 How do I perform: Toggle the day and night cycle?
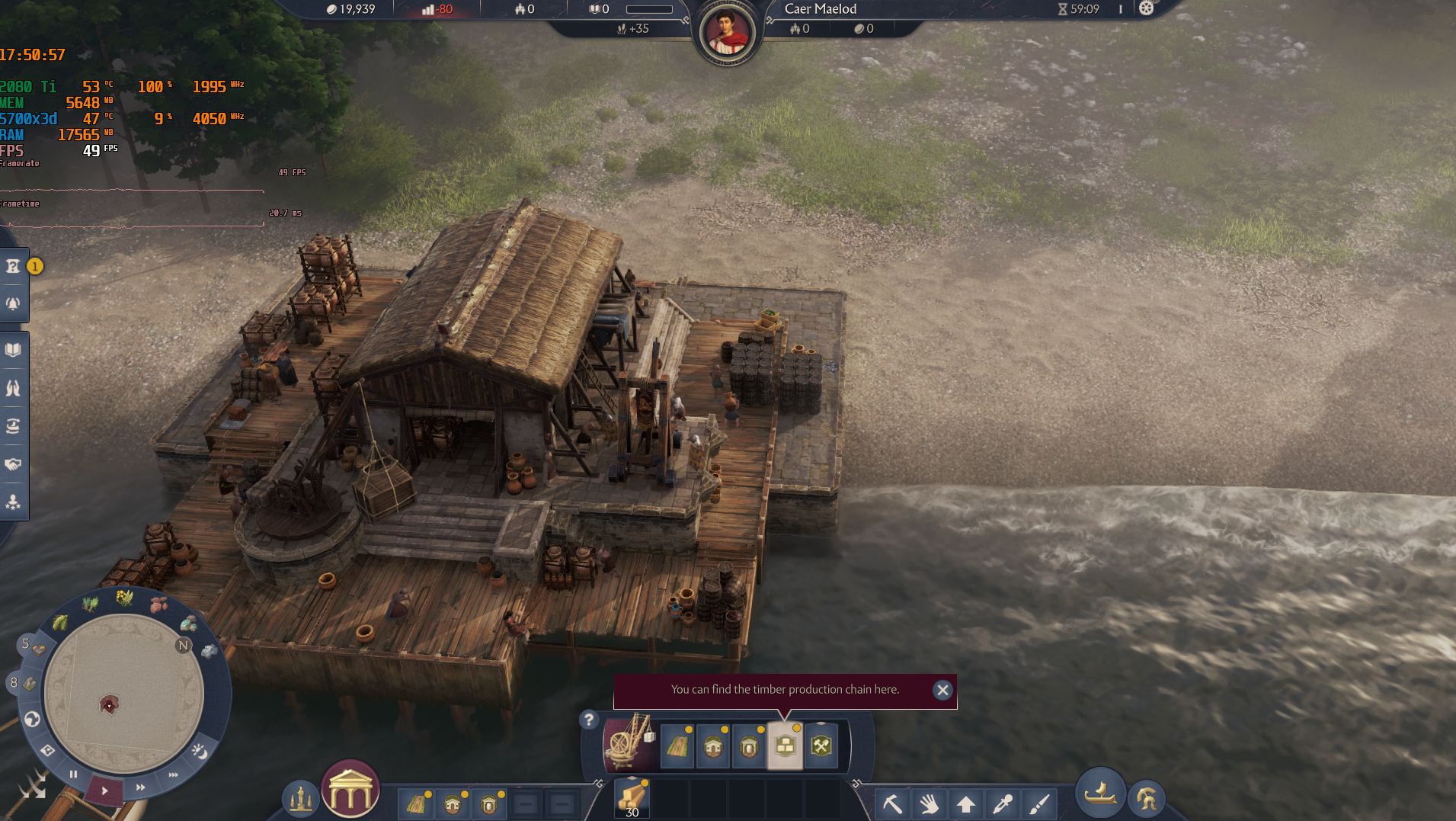click(200, 752)
